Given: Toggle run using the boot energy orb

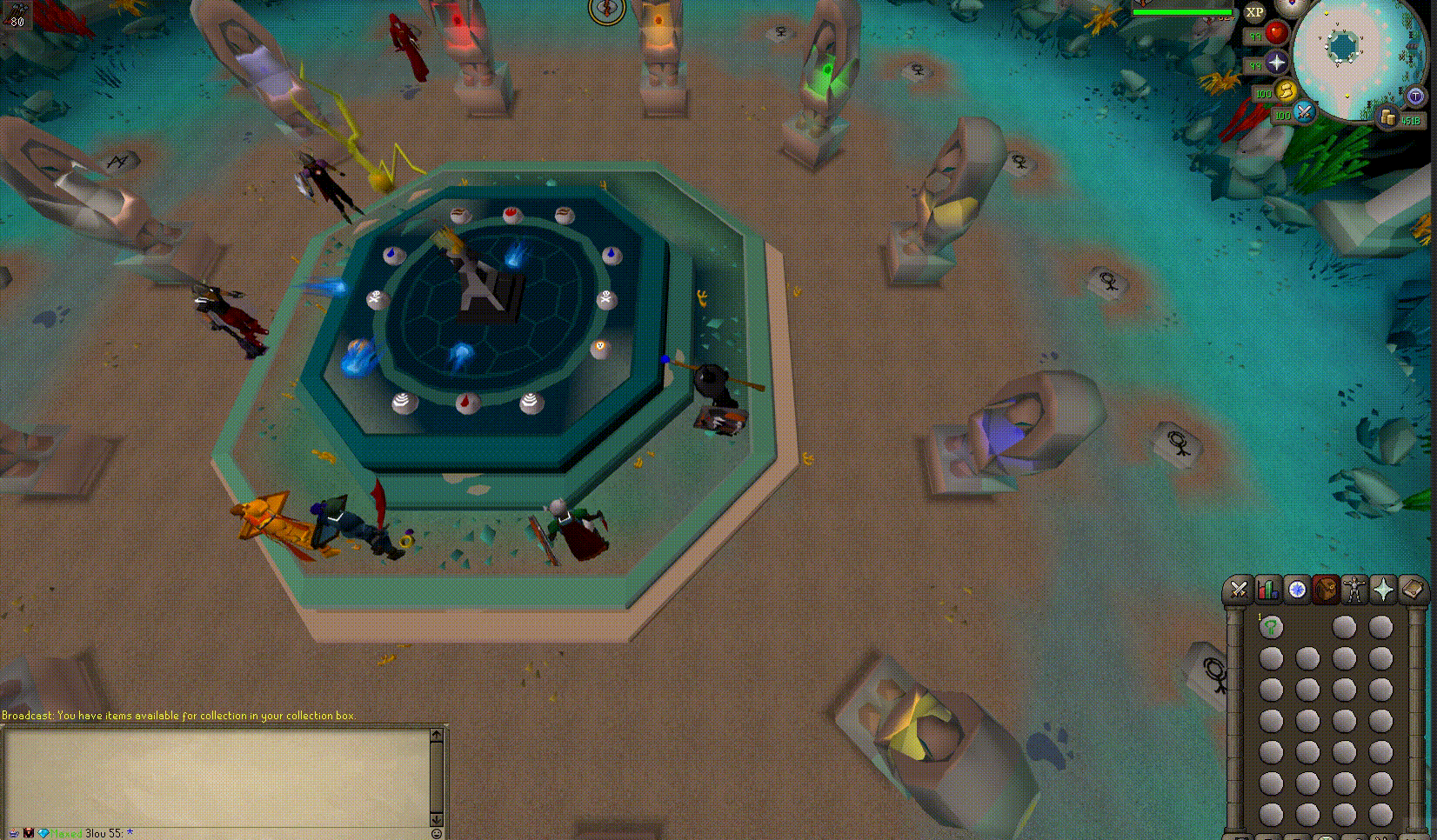Looking at the screenshot, I should (1287, 91).
